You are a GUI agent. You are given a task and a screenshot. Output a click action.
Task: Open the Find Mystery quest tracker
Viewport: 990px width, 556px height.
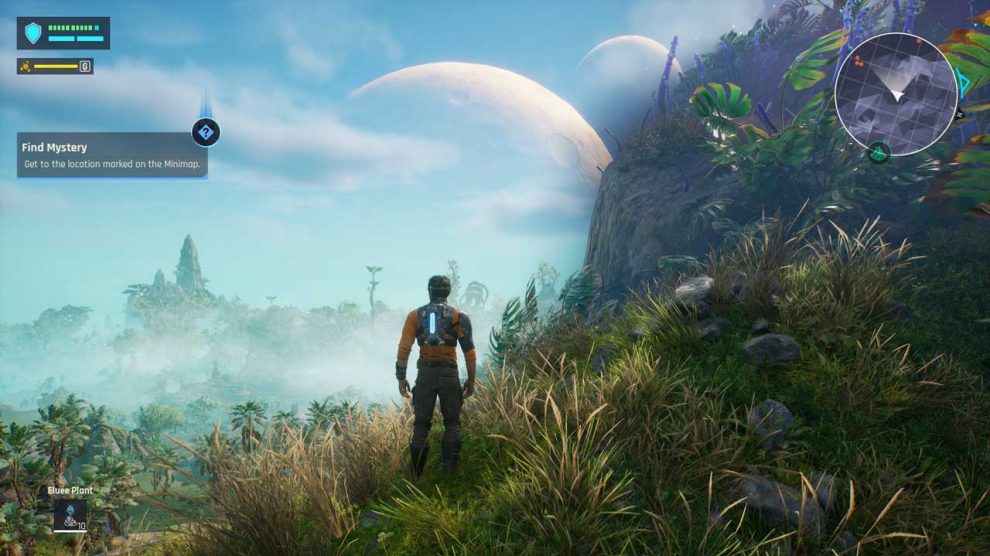tap(111, 155)
